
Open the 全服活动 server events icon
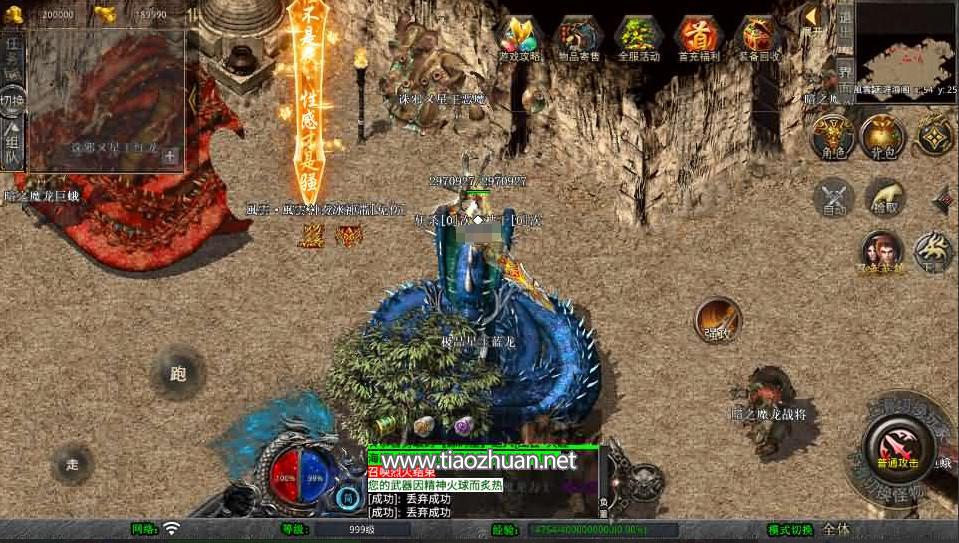[639, 38]
